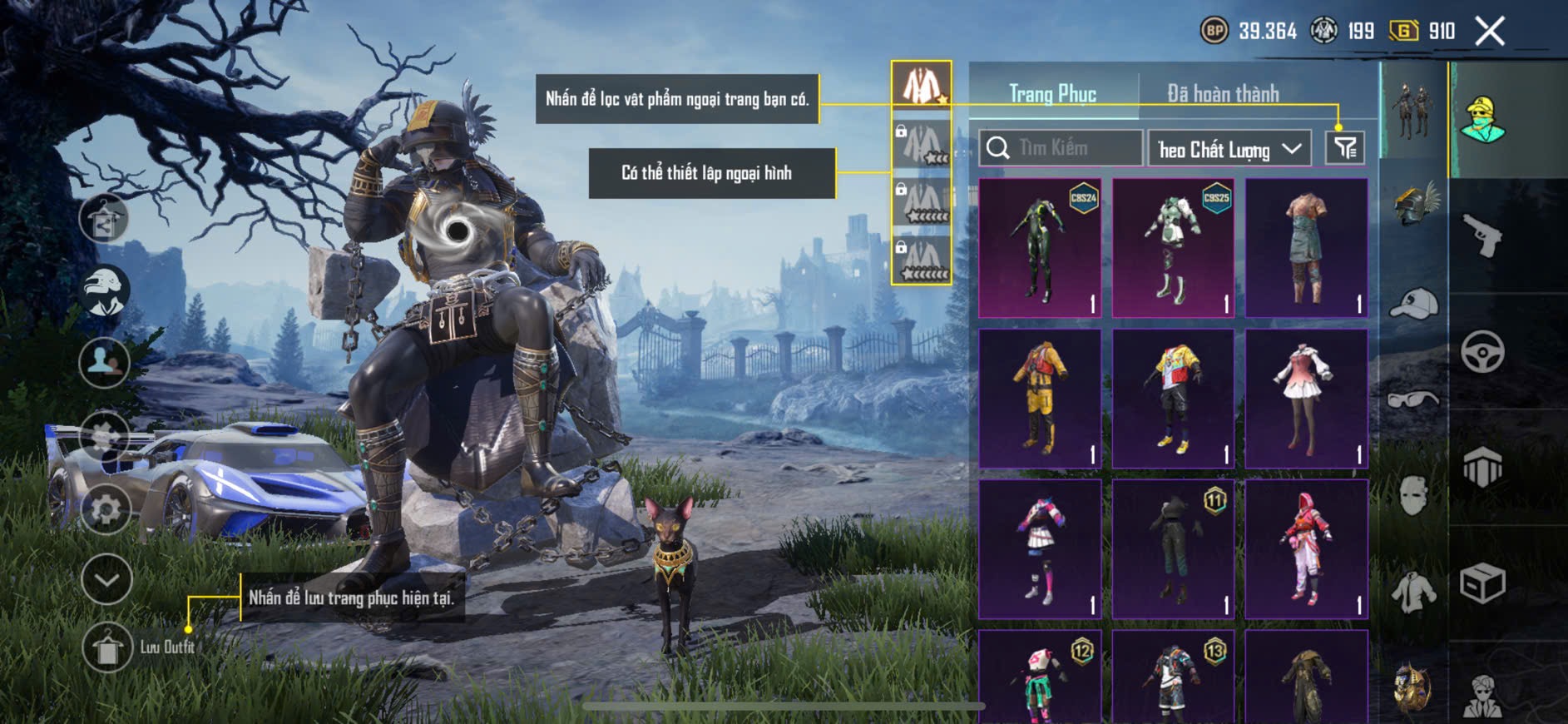The height and width of the screenshot is (724, 1568).
Task: Open the steering wheel vehicle section
Action: click(1482, 351)
